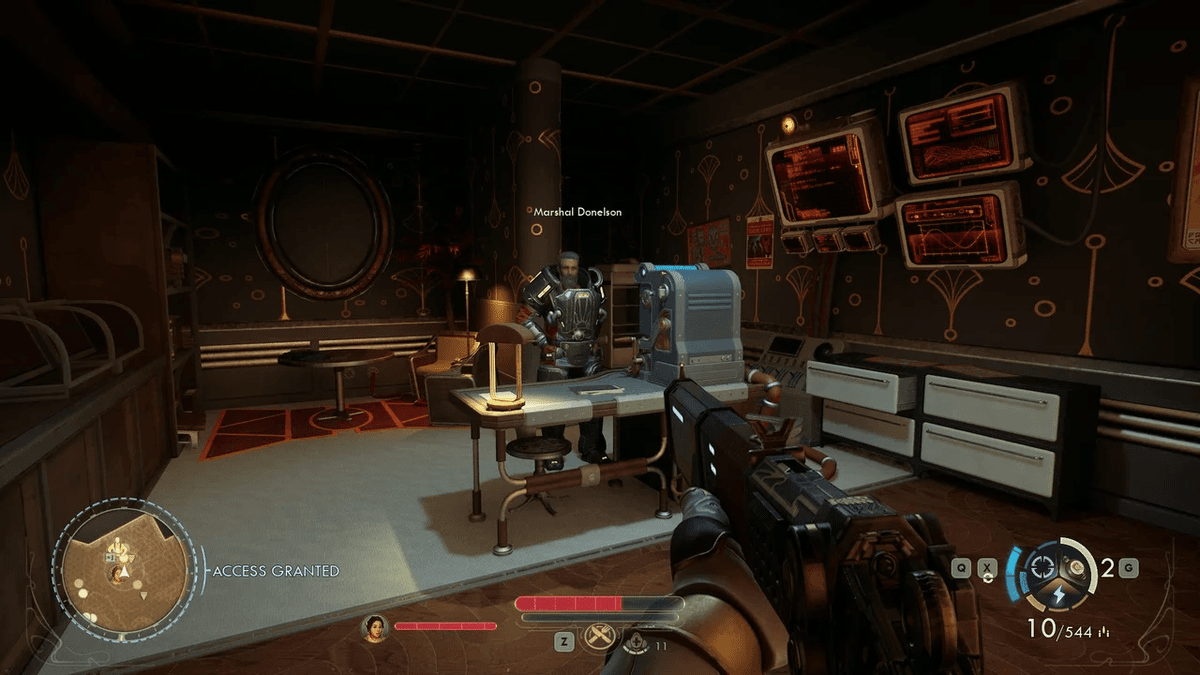Viewport: 1200px width, 675px height.
Task: Select the lightning bolt shock segment
Action: click(x=1061, y=593)
